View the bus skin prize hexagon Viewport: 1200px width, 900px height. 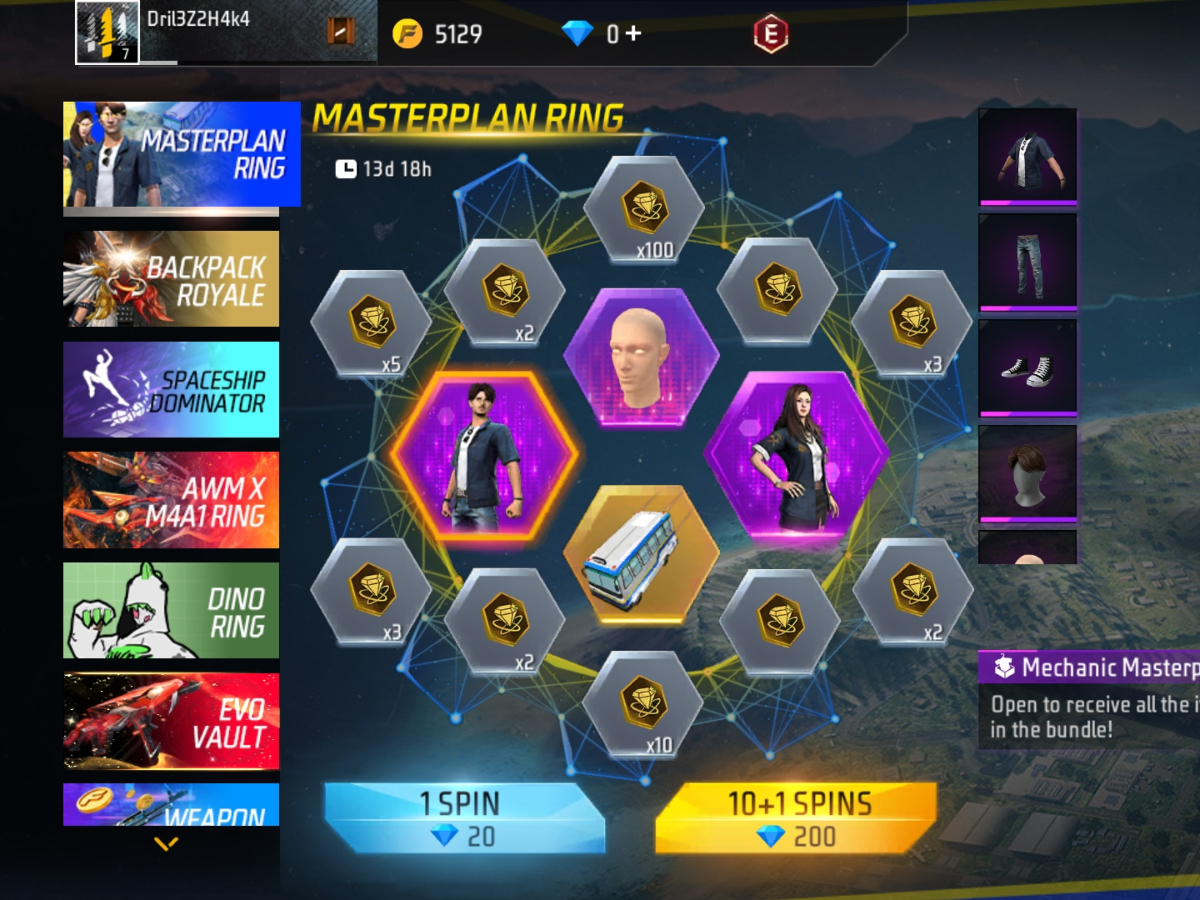tap(641, 555)
